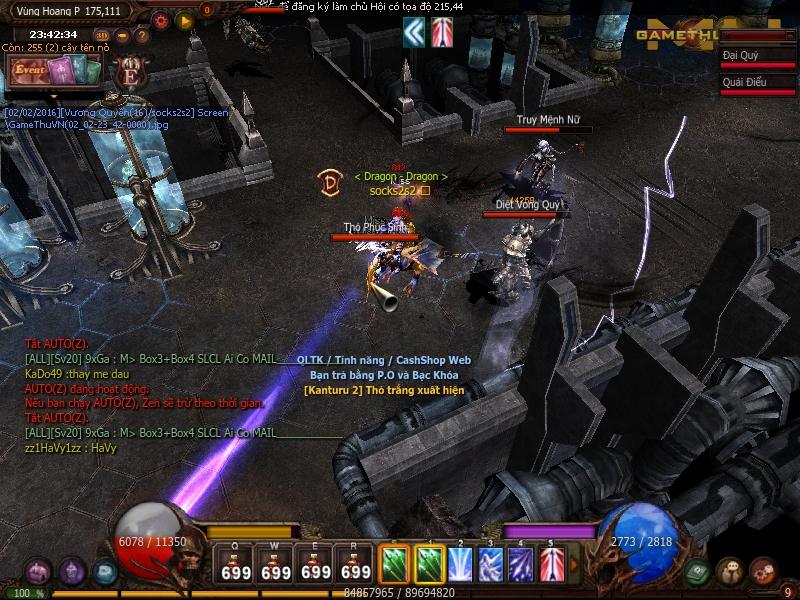
Task: Click the red E emblem icon
Action: (130, 72)
